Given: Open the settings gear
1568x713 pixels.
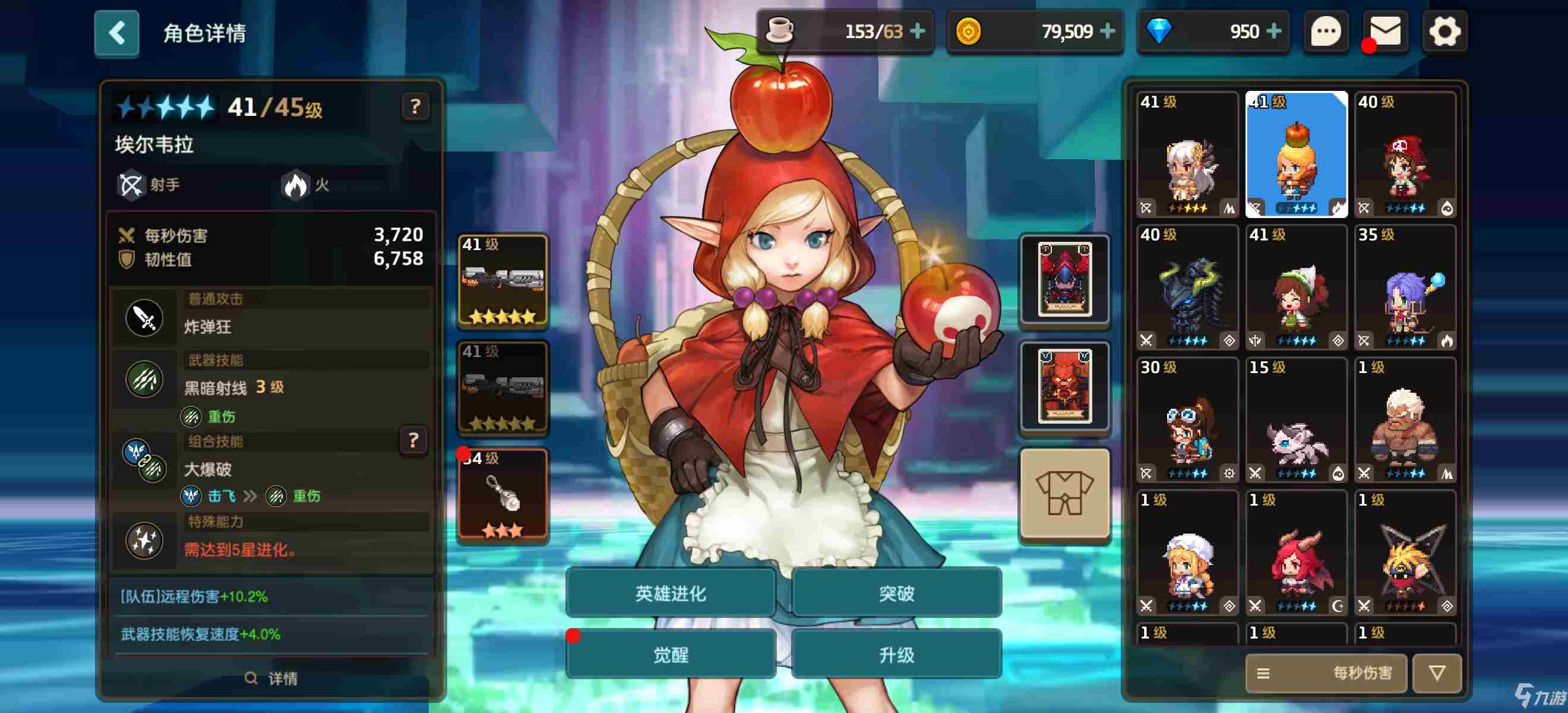Looking at the screenshot, I should (x=1444, y=31).
